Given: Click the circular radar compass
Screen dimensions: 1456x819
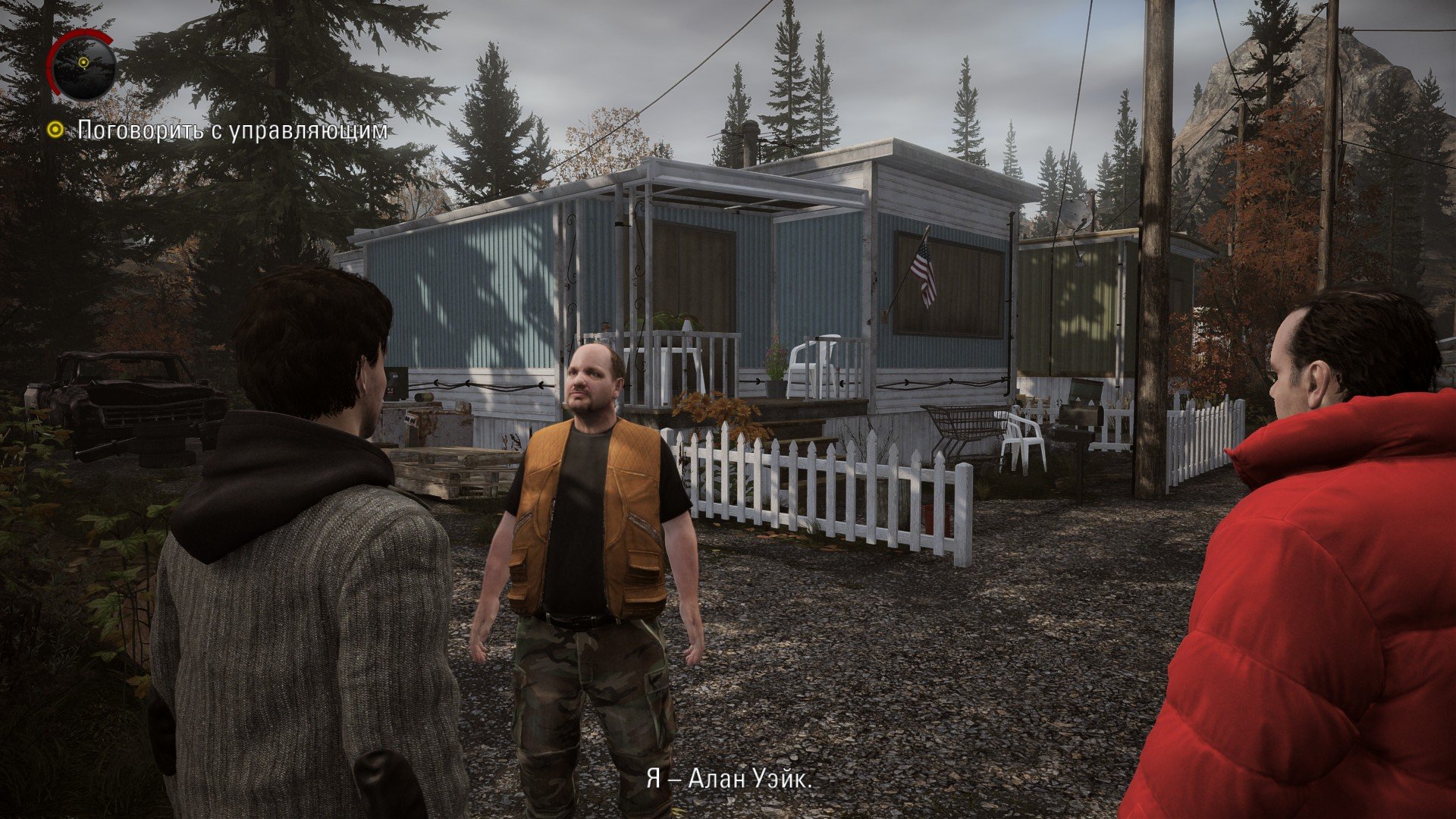Looking at the screenshot, I should point(83,66).
